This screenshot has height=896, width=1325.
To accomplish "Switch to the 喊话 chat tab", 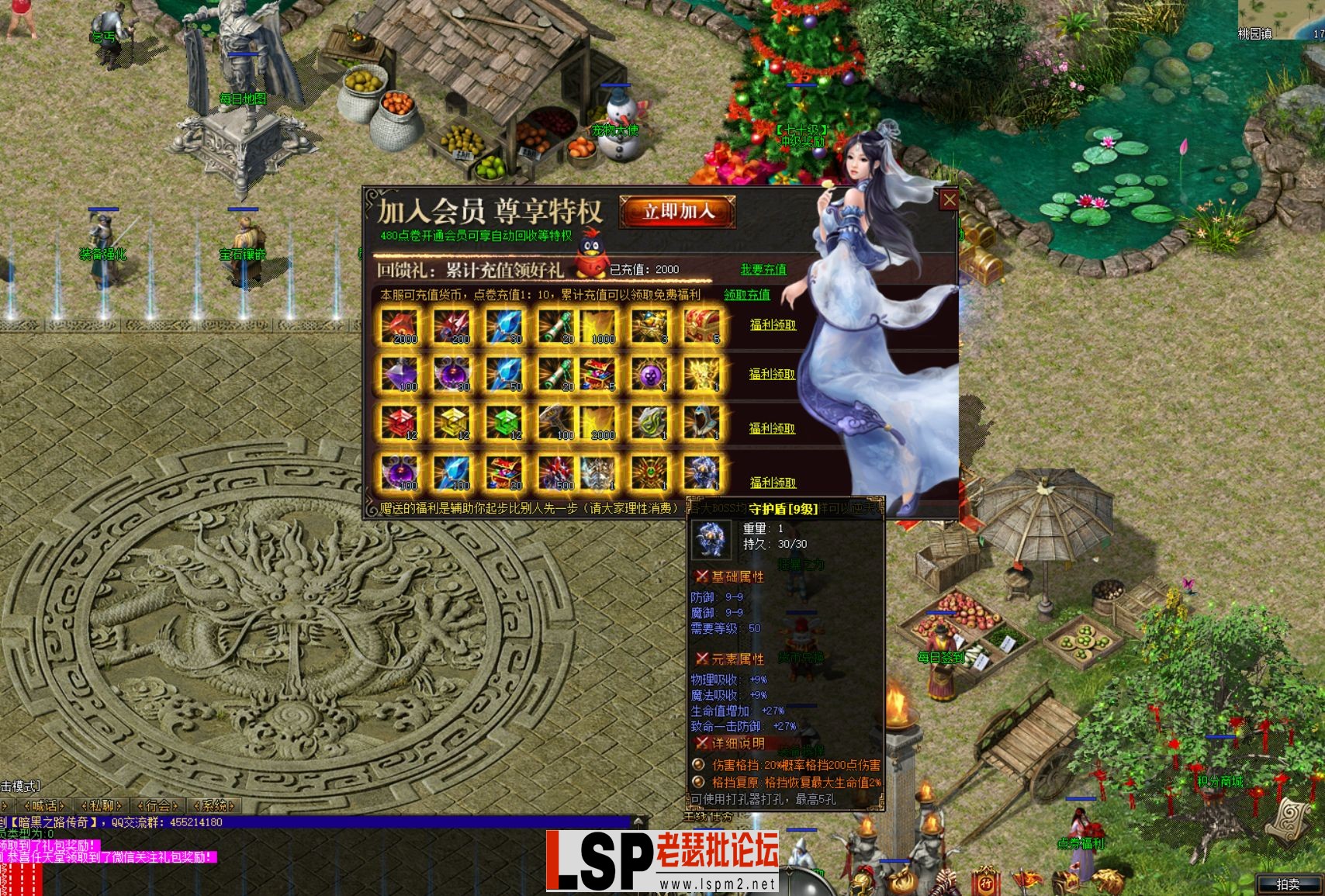I will point(45,806).
